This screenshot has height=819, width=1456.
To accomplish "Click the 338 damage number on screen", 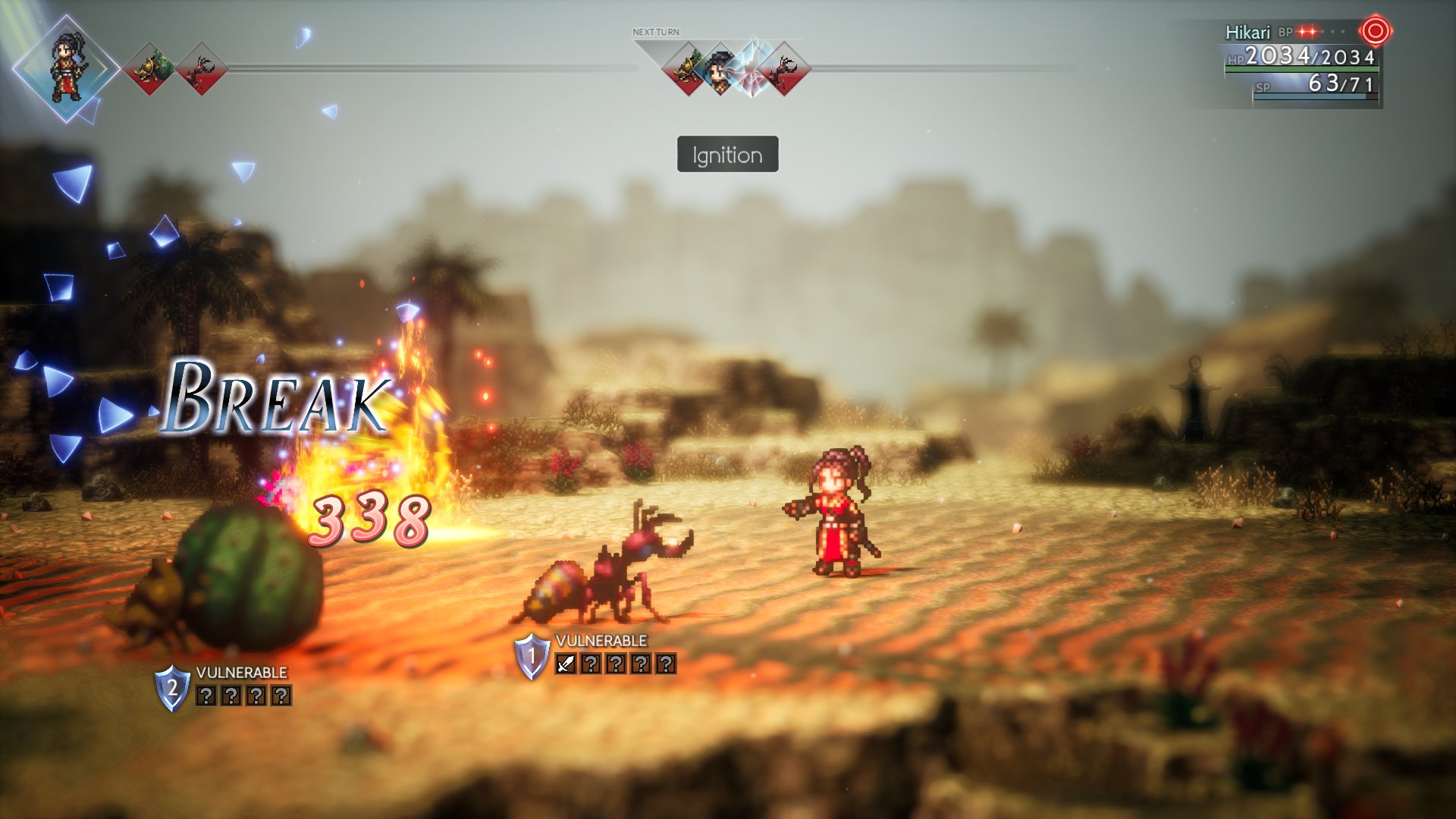I will click(x=369, y=523).
